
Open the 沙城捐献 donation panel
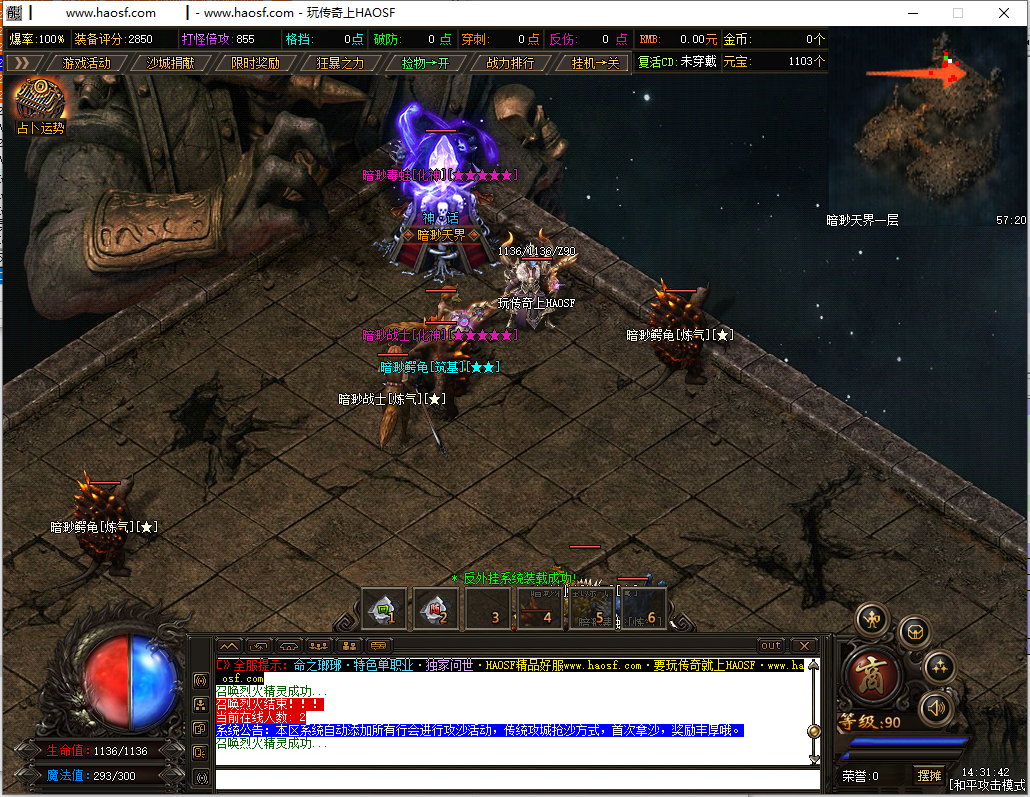[171, 62]
